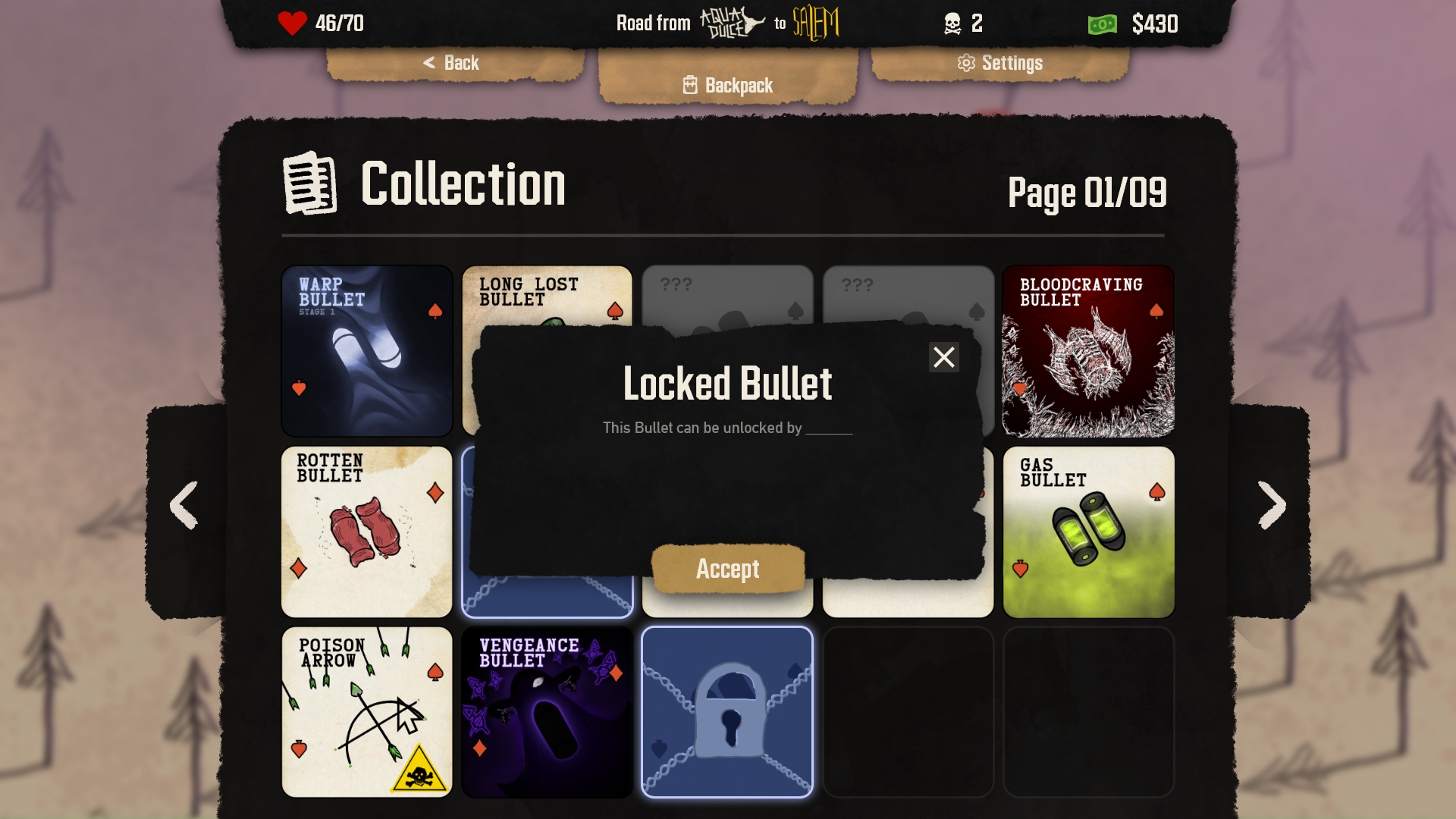This screenshot has height=819, width=1456.
Task: Open the Settings menu
Action: pyautogui.click(x=1000, y=63)
